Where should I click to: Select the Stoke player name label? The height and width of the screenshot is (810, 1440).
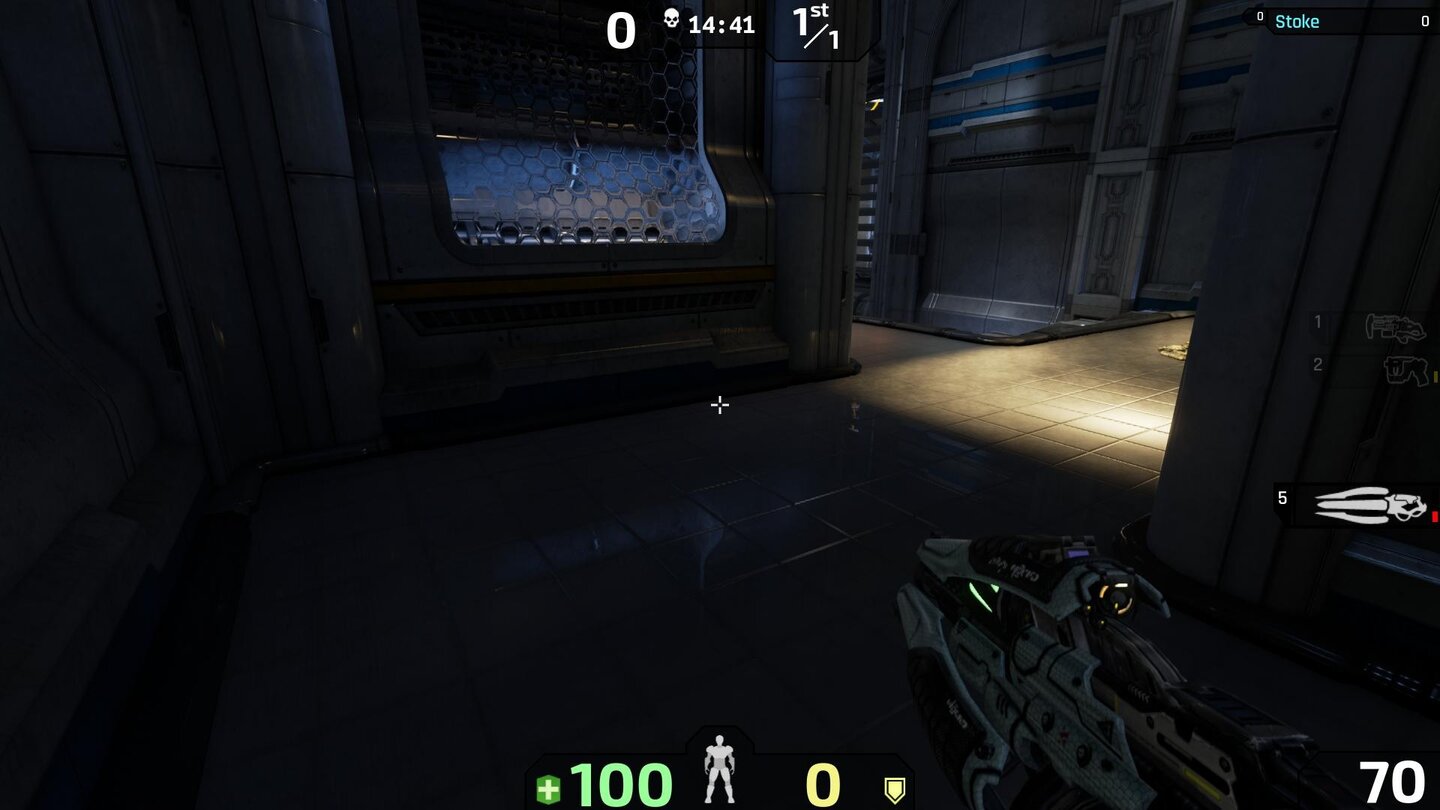(x=1297, y=21)
